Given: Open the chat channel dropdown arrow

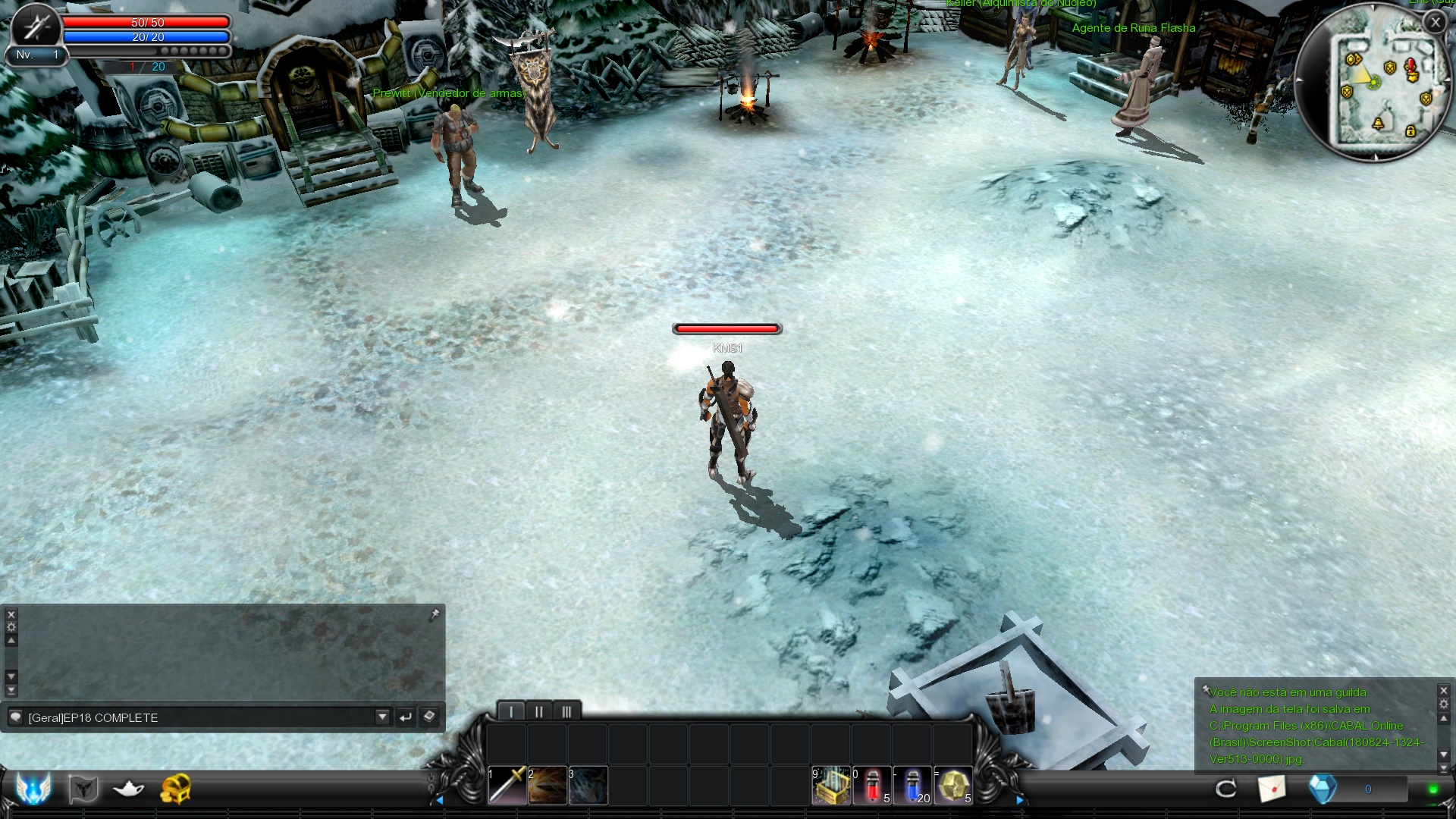Looking at the screenshot, I should coord(383,717).
